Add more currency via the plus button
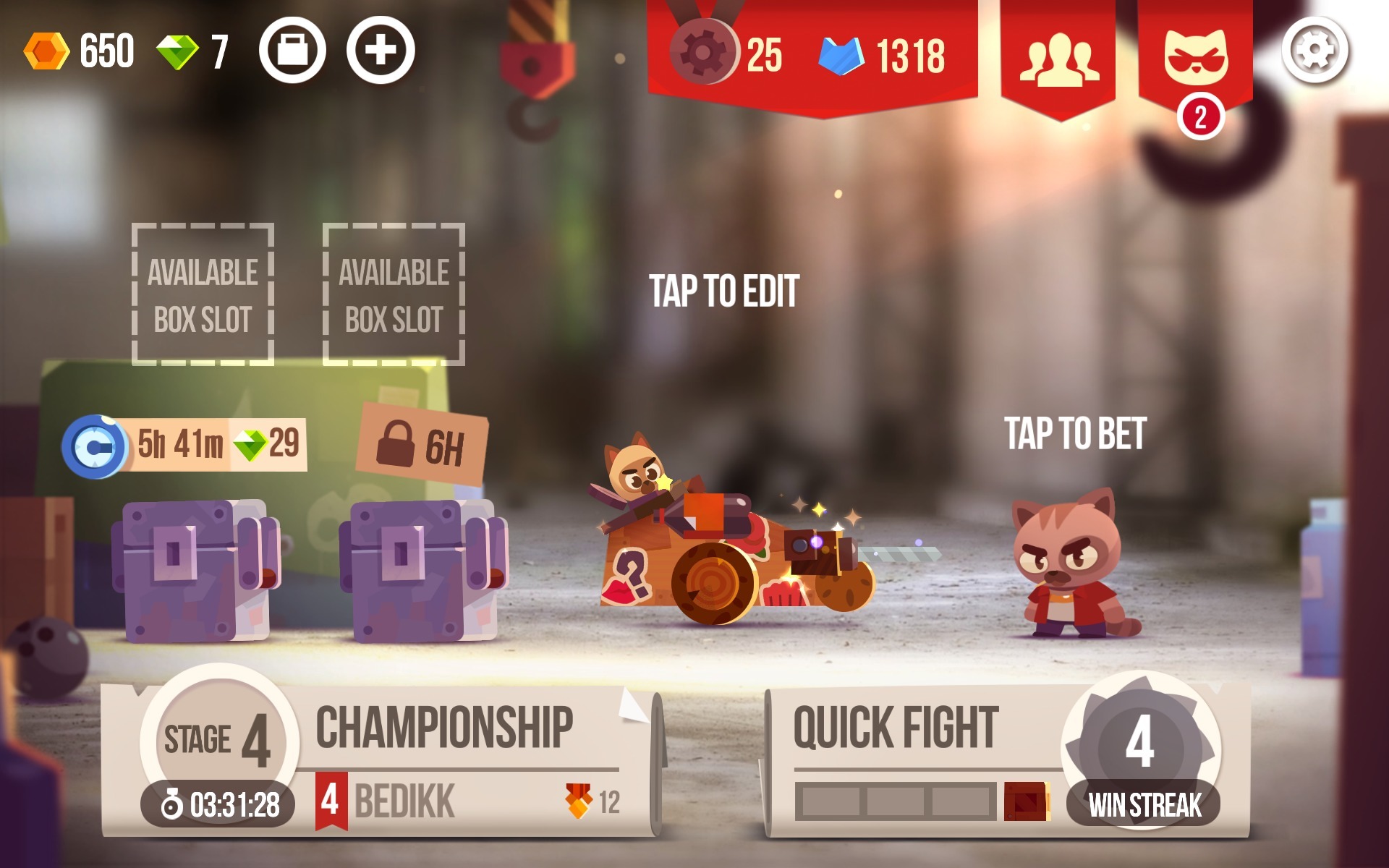 tap(383, 49)
